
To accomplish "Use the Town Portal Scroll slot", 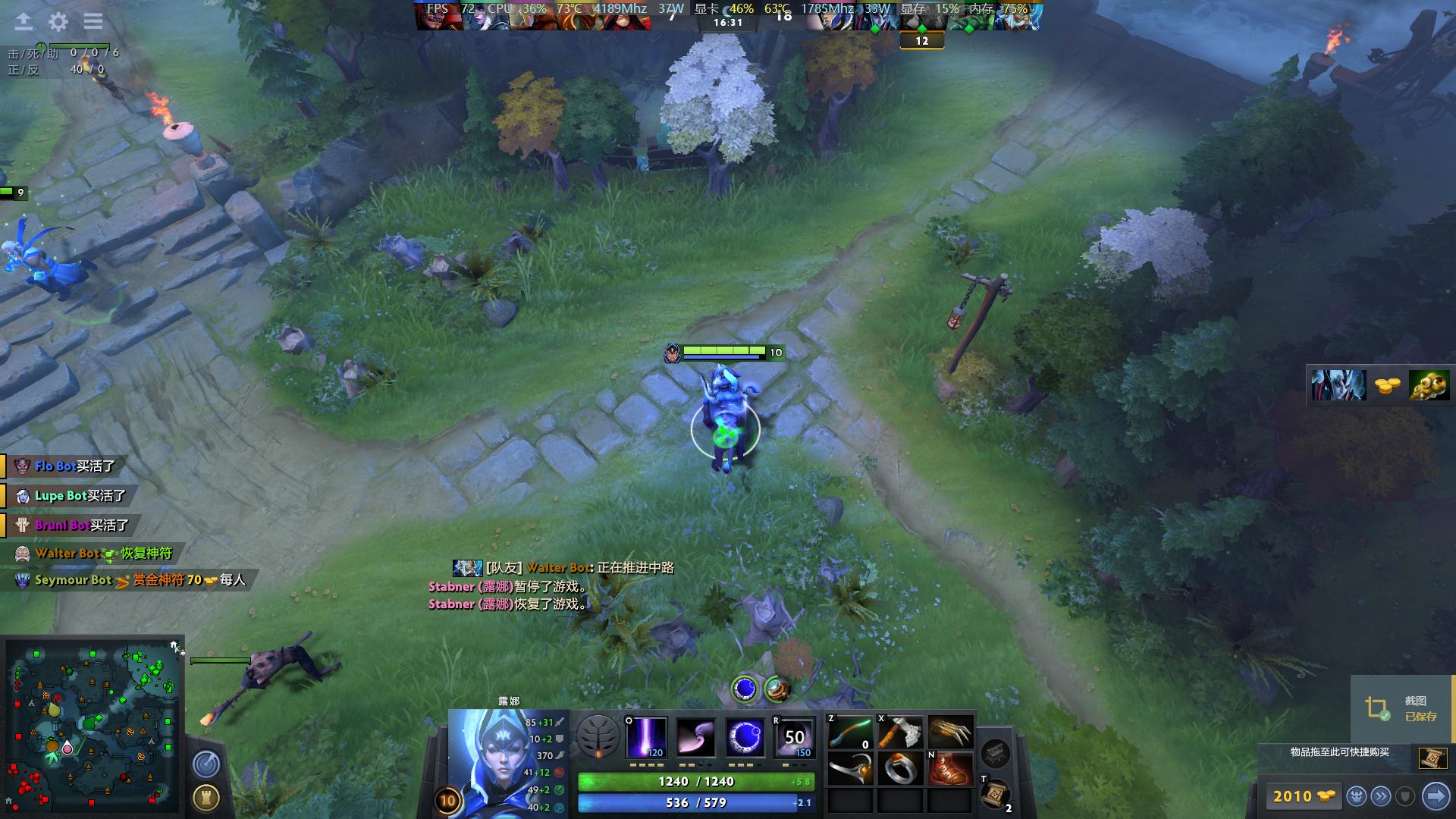I will point(994,794).
